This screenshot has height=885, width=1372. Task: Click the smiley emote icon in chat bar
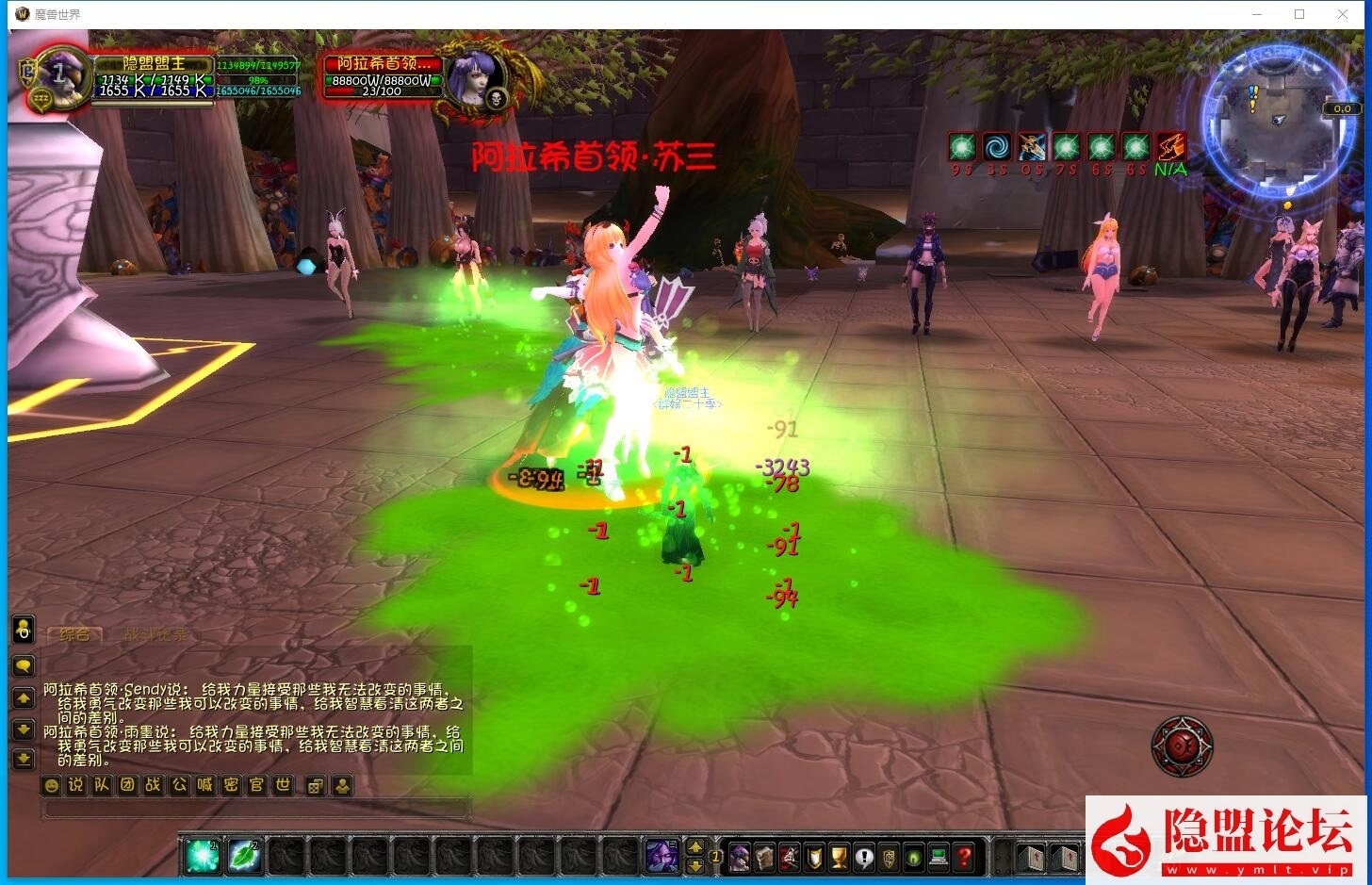52,785
